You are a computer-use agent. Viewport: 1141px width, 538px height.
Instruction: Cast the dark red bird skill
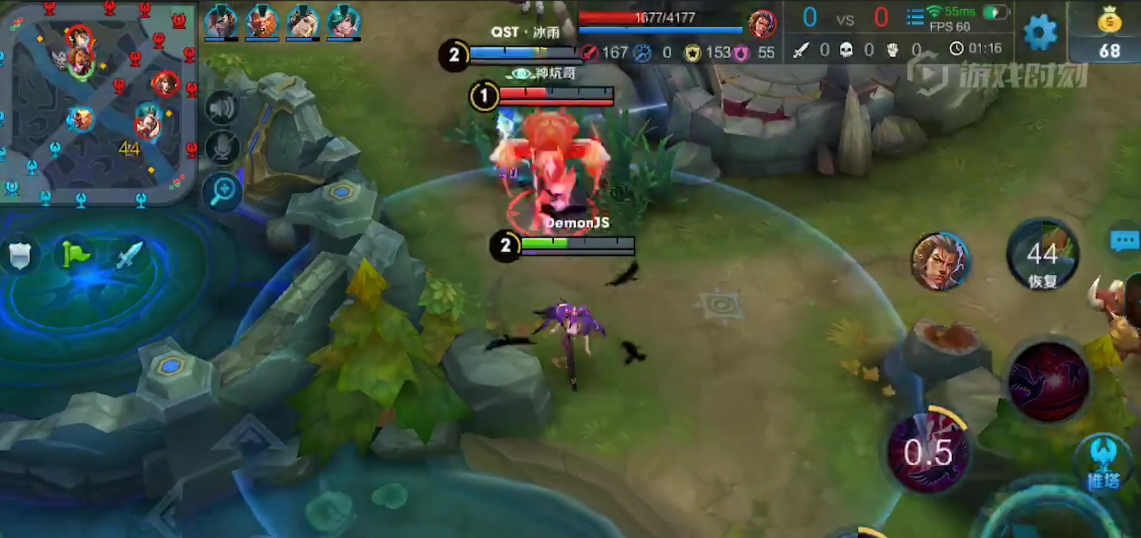coord(1047,380)
